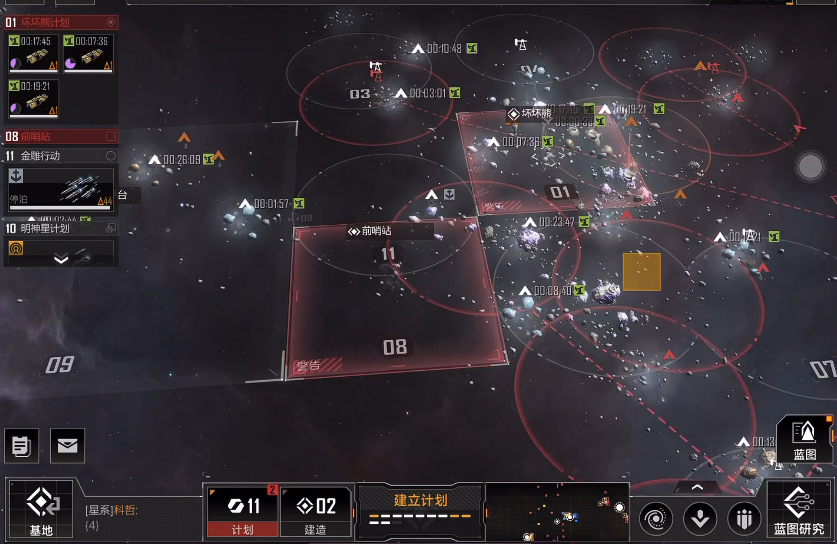Open the 蓝图研究 blueprint research menu
The width and height of the screenshot is (837, 544).
point(799,510)
